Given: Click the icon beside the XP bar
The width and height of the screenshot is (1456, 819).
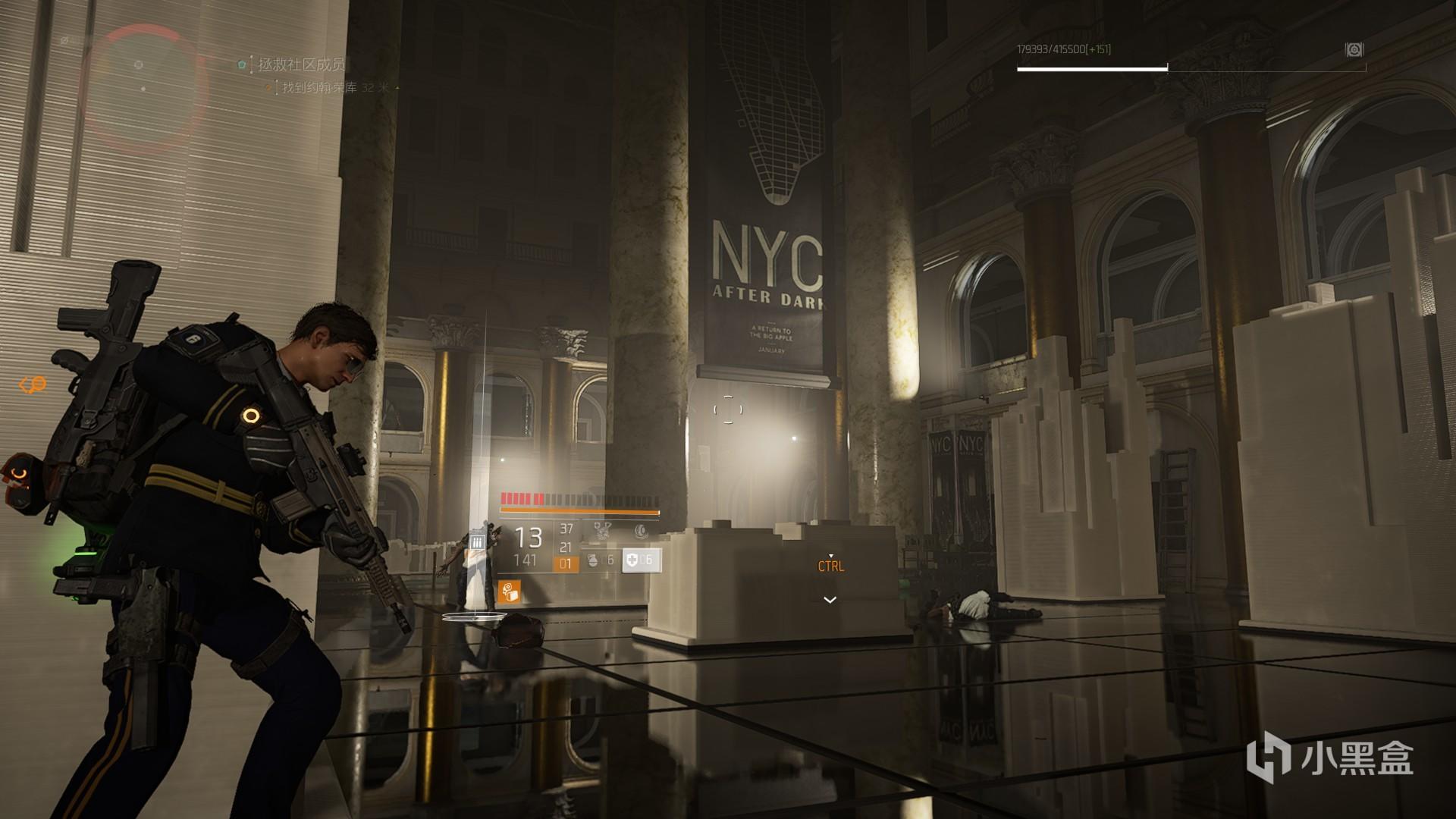Looking at the screenshot, I should click(1354, 50).
